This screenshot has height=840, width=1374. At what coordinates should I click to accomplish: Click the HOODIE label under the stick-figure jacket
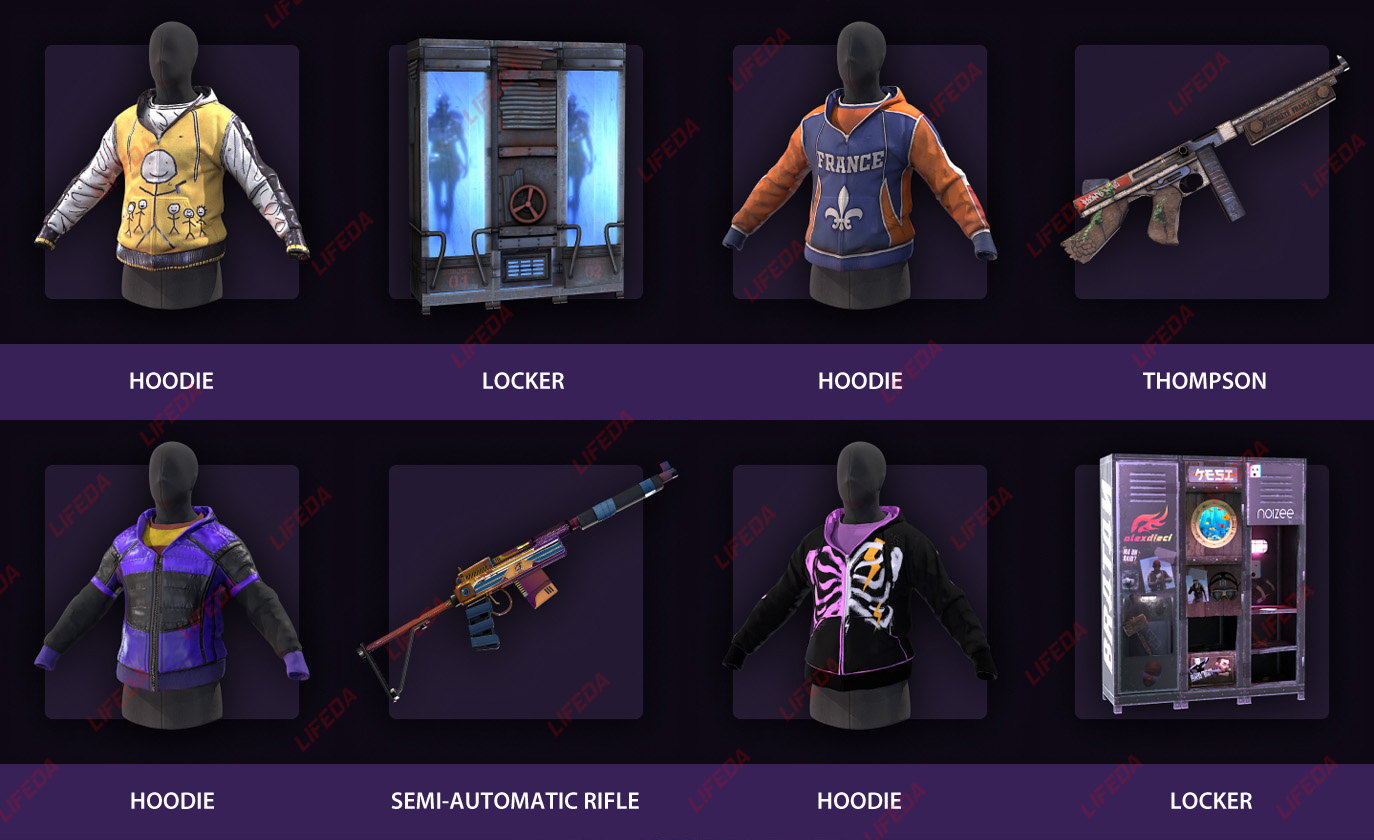click(170, 381)
